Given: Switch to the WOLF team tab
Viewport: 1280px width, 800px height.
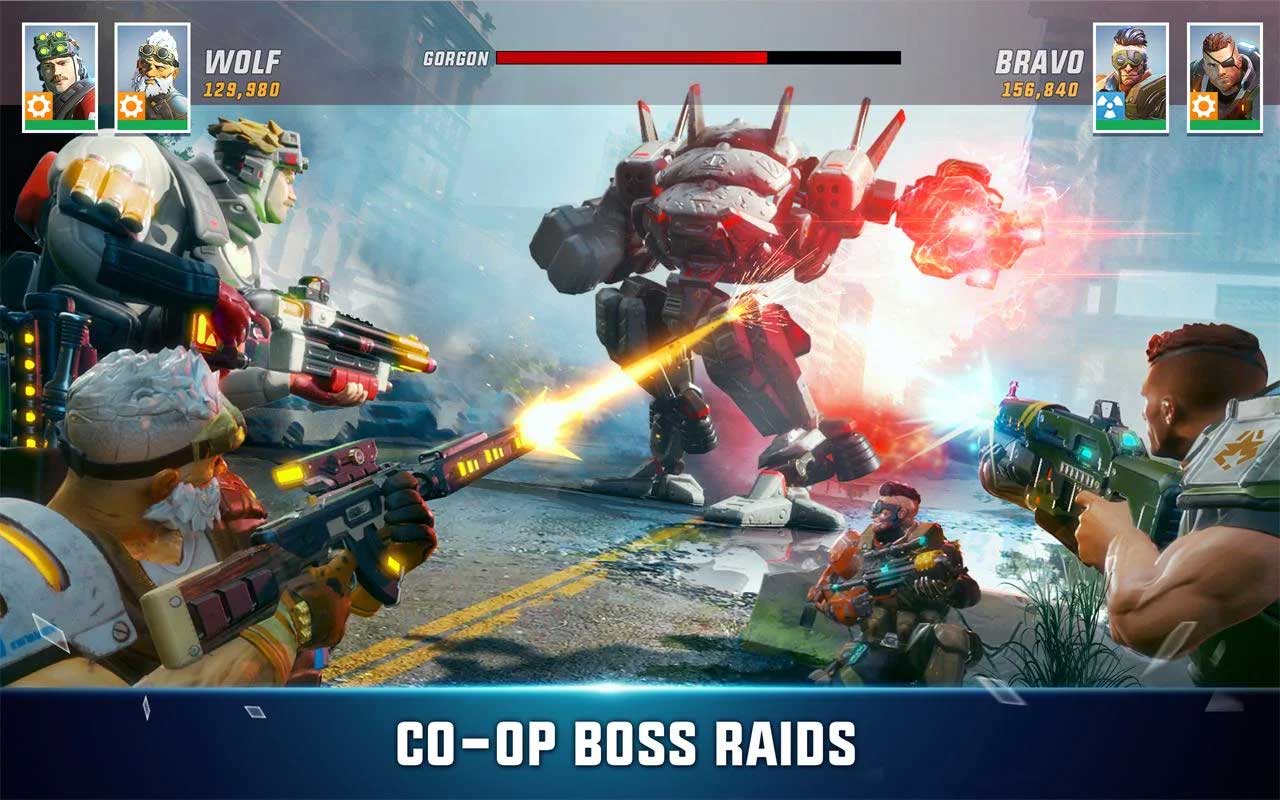Looking at the screenshot, I should coord(244,60).
